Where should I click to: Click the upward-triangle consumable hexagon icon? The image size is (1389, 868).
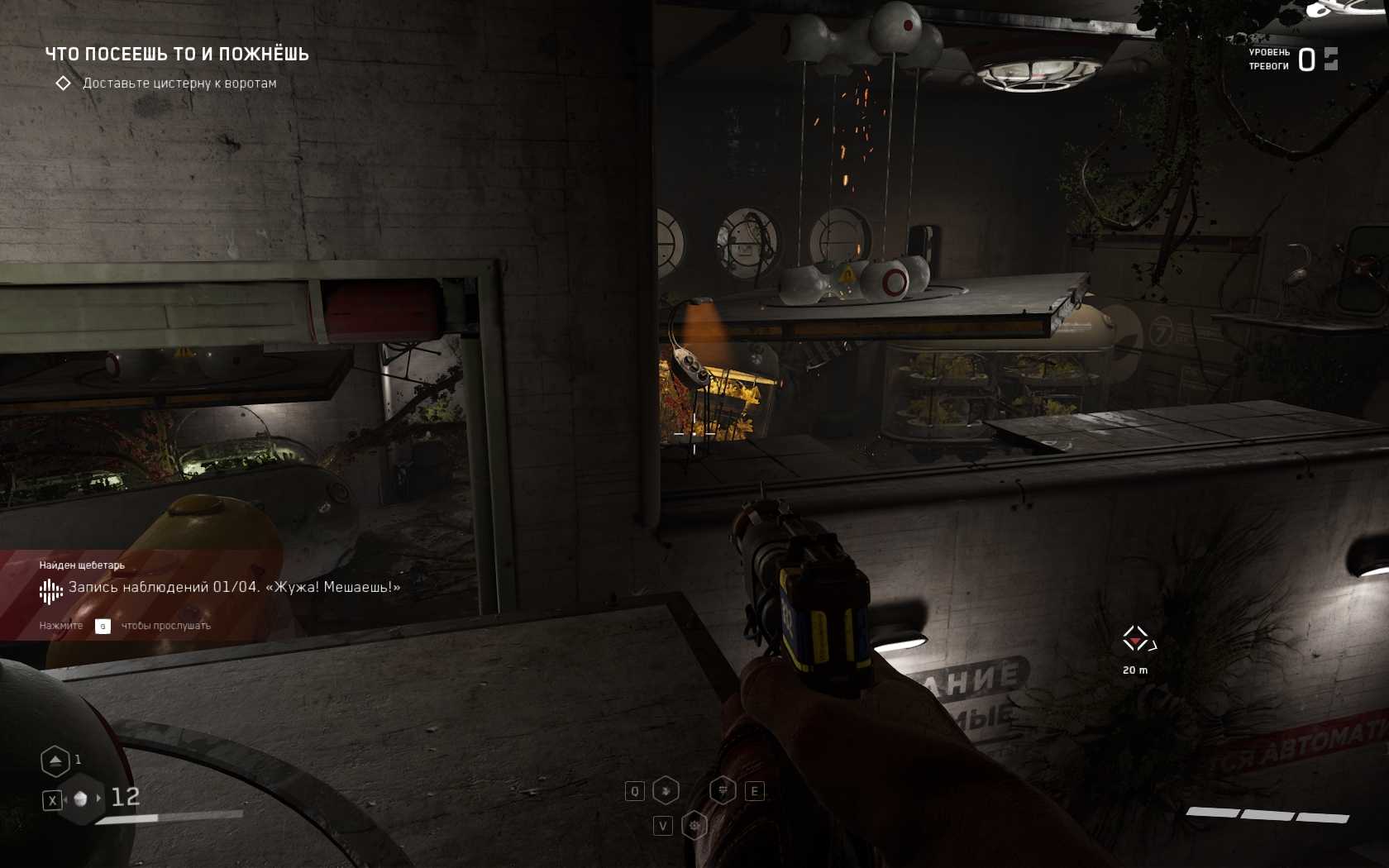tap(55, 761)
